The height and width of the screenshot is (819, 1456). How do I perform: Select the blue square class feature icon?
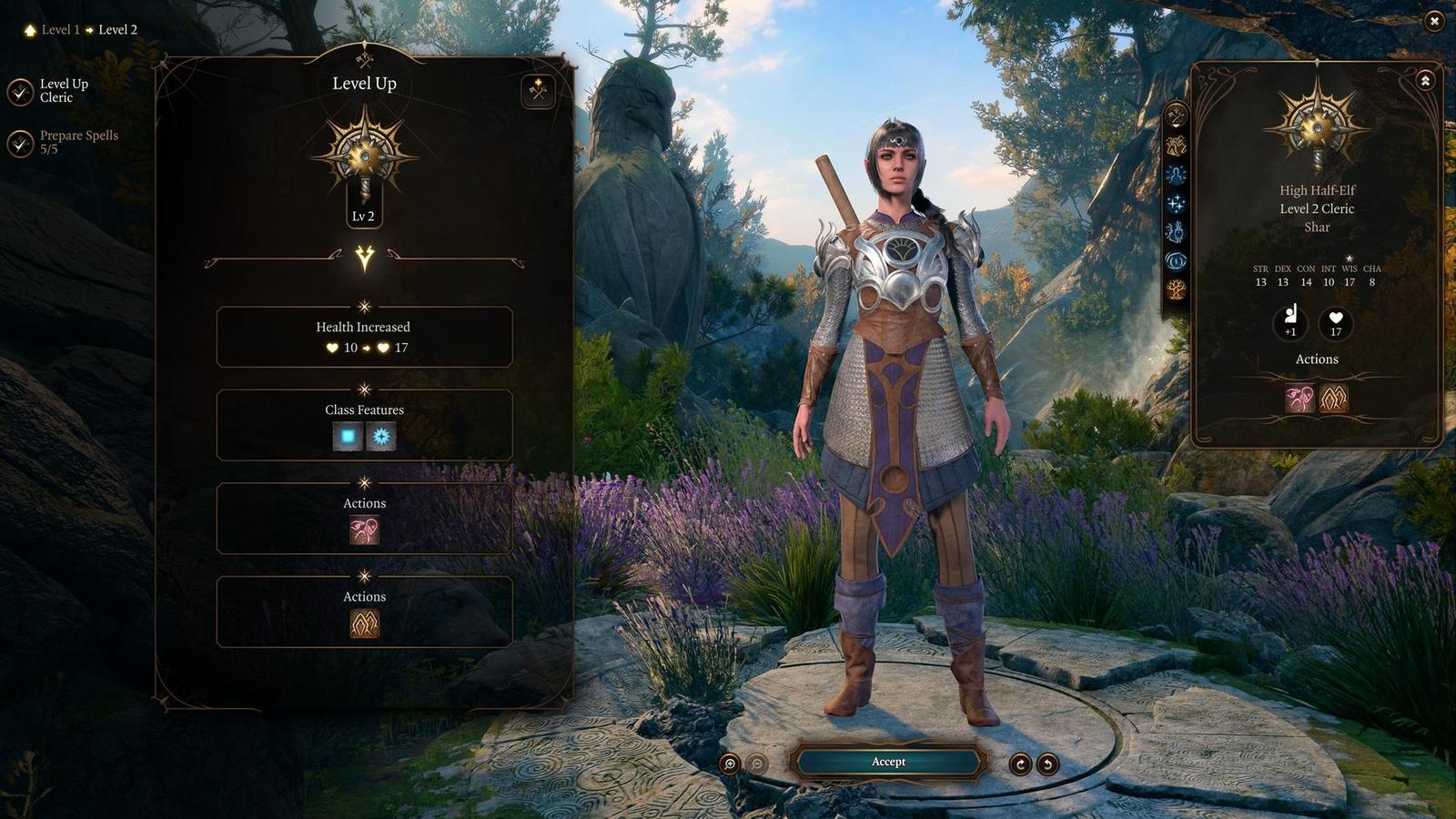point(348,437)
